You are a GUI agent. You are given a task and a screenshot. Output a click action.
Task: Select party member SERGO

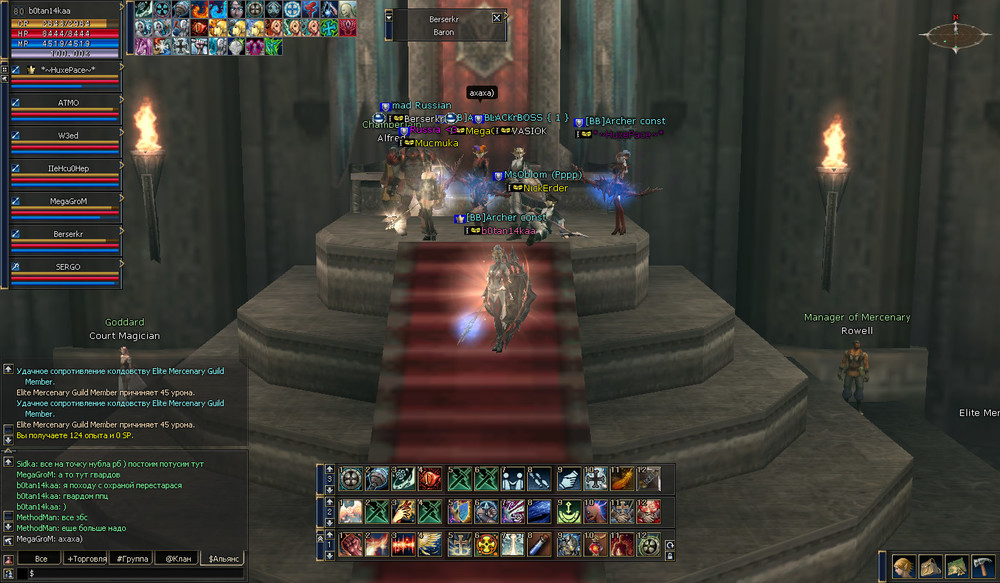point(68,267)
